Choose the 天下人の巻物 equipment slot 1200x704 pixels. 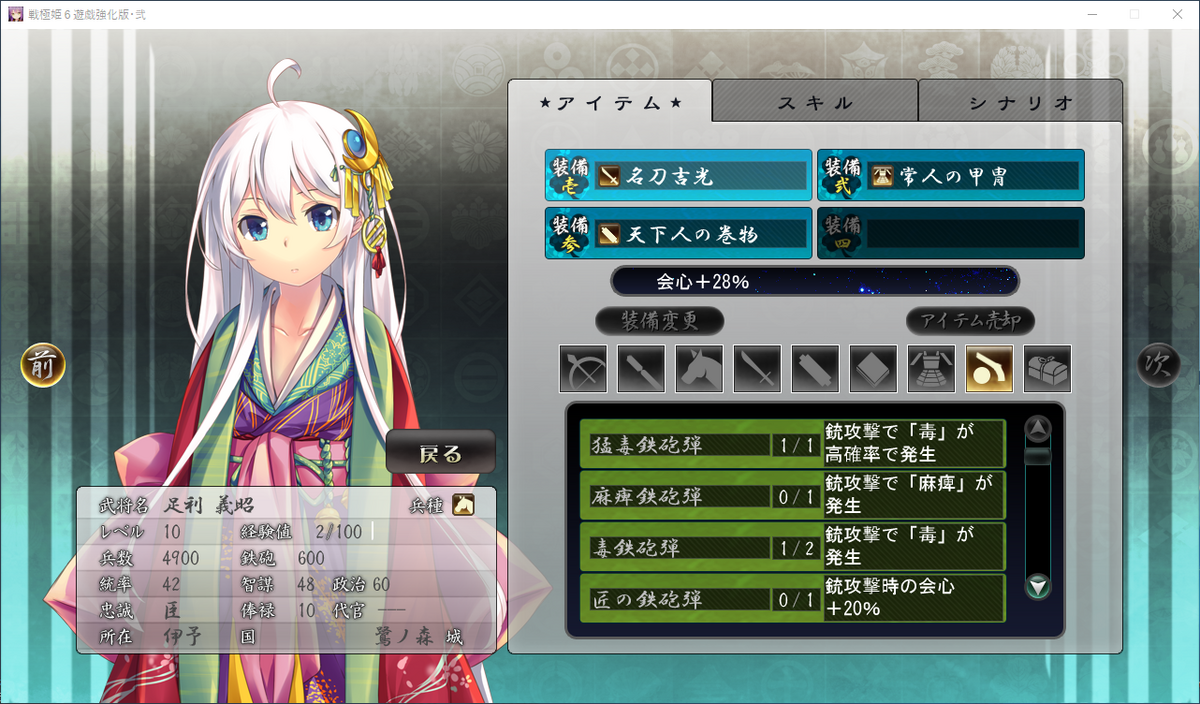678,234
